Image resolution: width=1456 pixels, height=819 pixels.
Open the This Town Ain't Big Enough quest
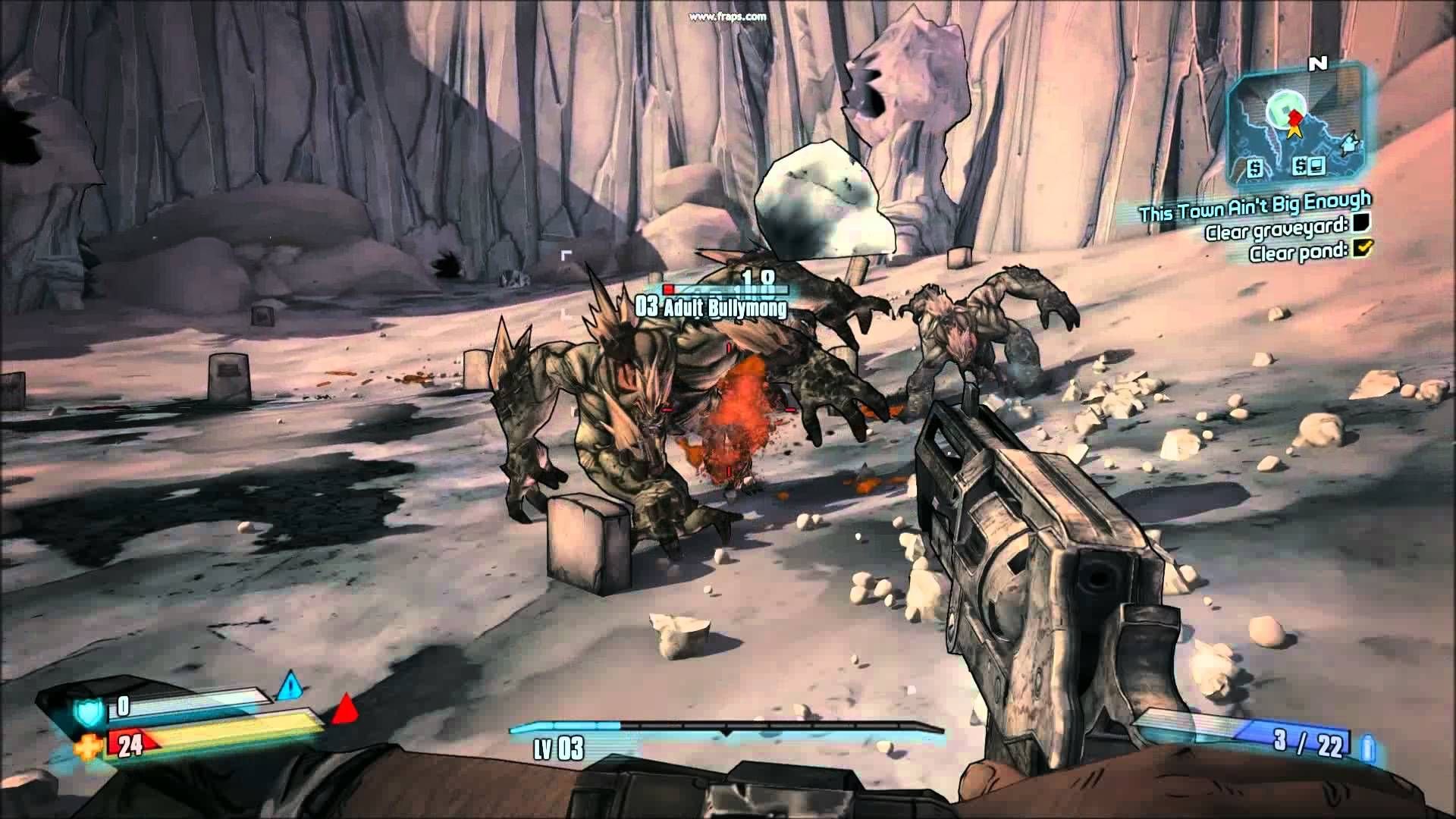1255,206
